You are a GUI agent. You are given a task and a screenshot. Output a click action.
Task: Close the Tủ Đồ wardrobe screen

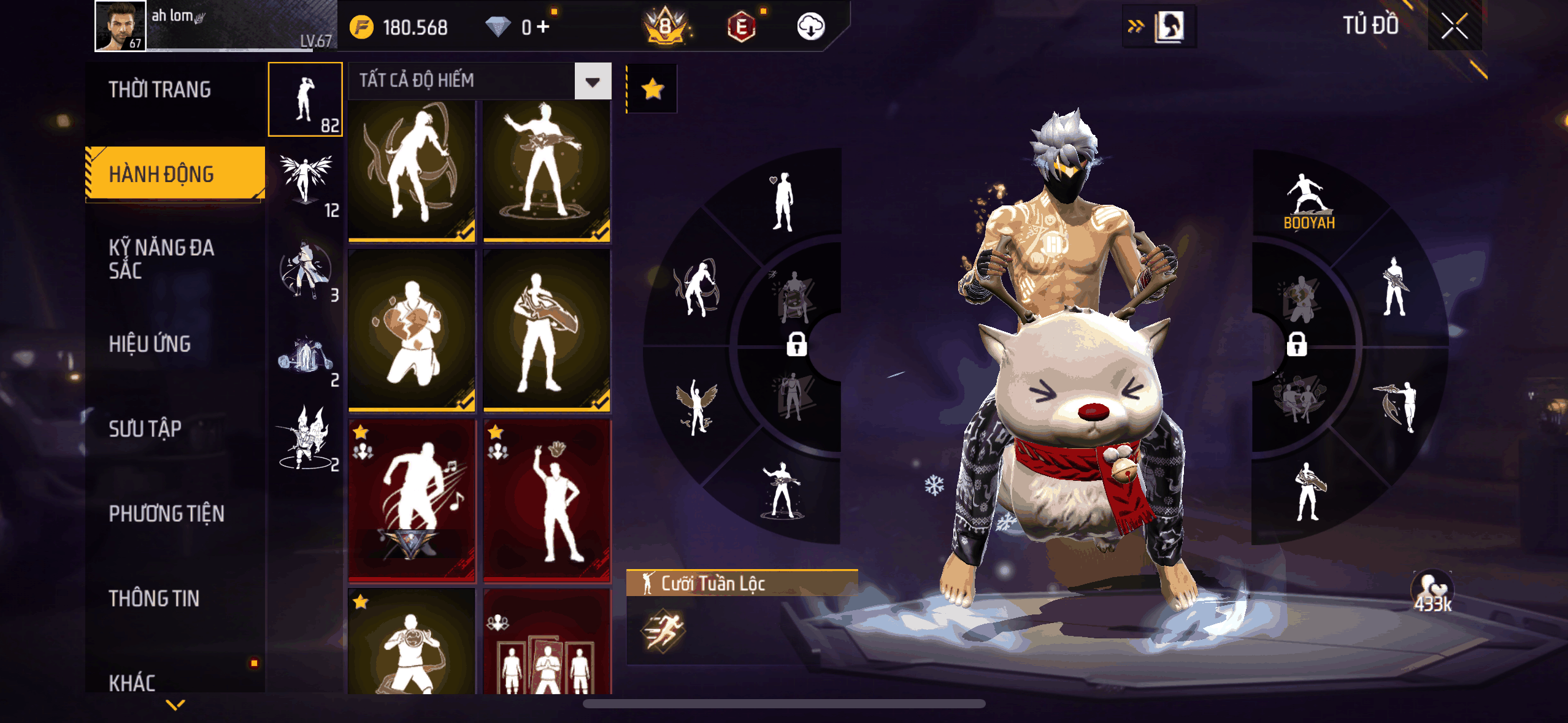tap(1454, 26)
